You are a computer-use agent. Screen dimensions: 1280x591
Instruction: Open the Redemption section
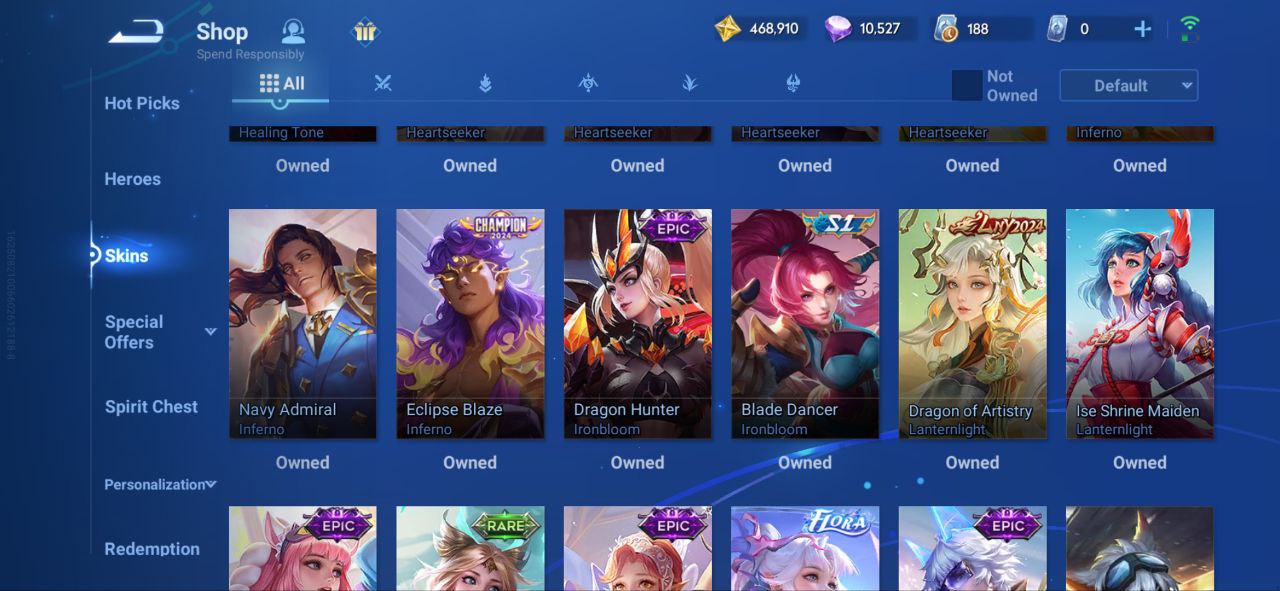coord(152,549)
